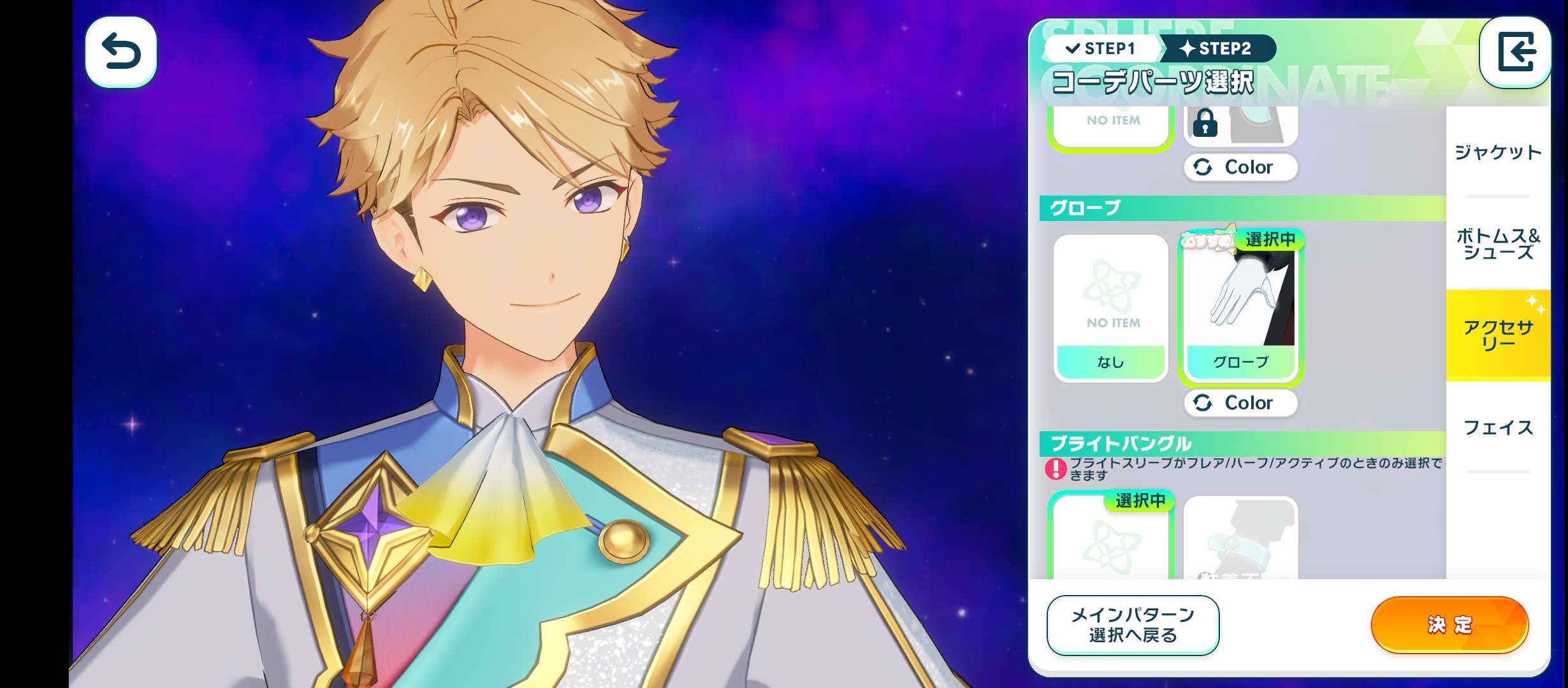Open the ボトムス&シューズ tab
Screen dimensions: 1568x688
1497,244
